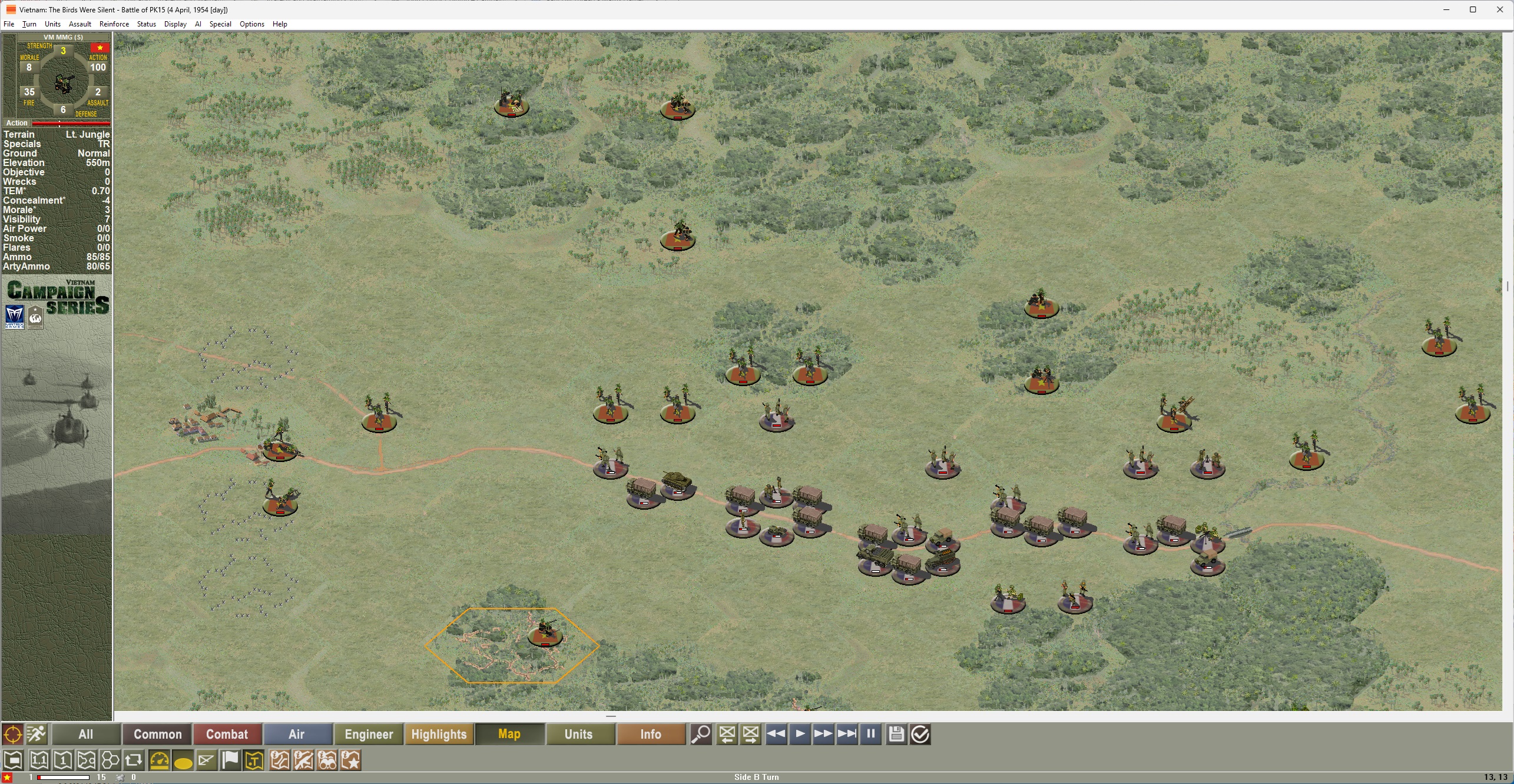Enable map text labels with the .T icon
The height and width of the screenshot is (784, 1514).
pyautogui.click(x=253, y=760)
